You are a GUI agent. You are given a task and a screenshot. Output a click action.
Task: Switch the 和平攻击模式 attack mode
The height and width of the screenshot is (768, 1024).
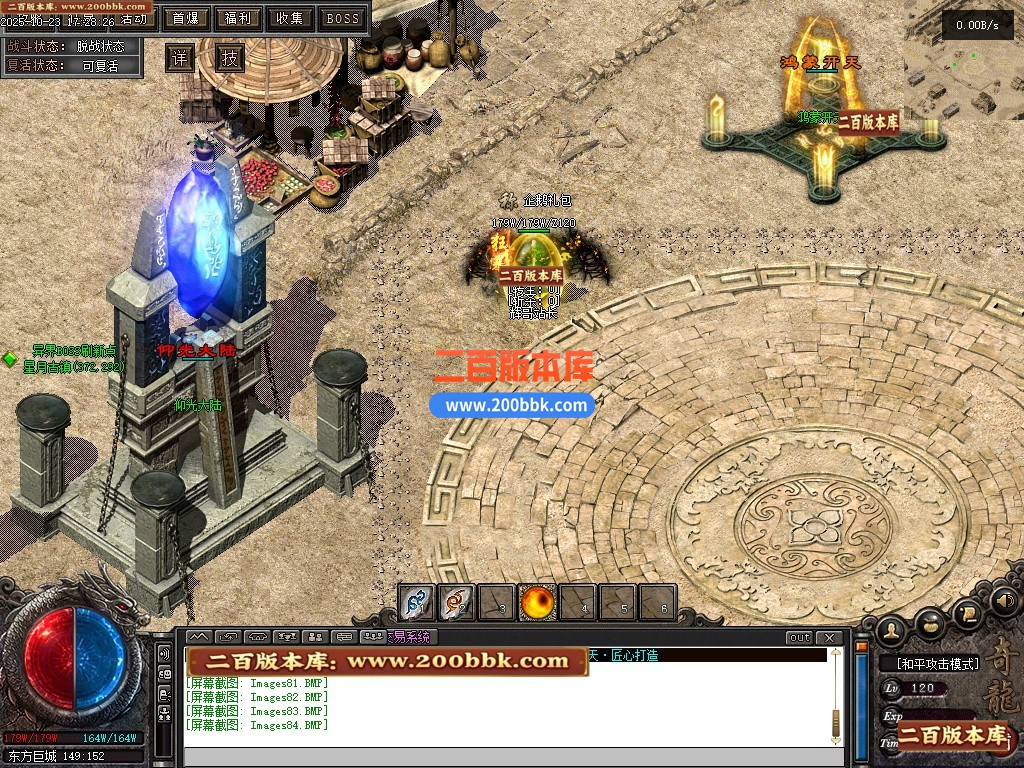pos(930,664)
